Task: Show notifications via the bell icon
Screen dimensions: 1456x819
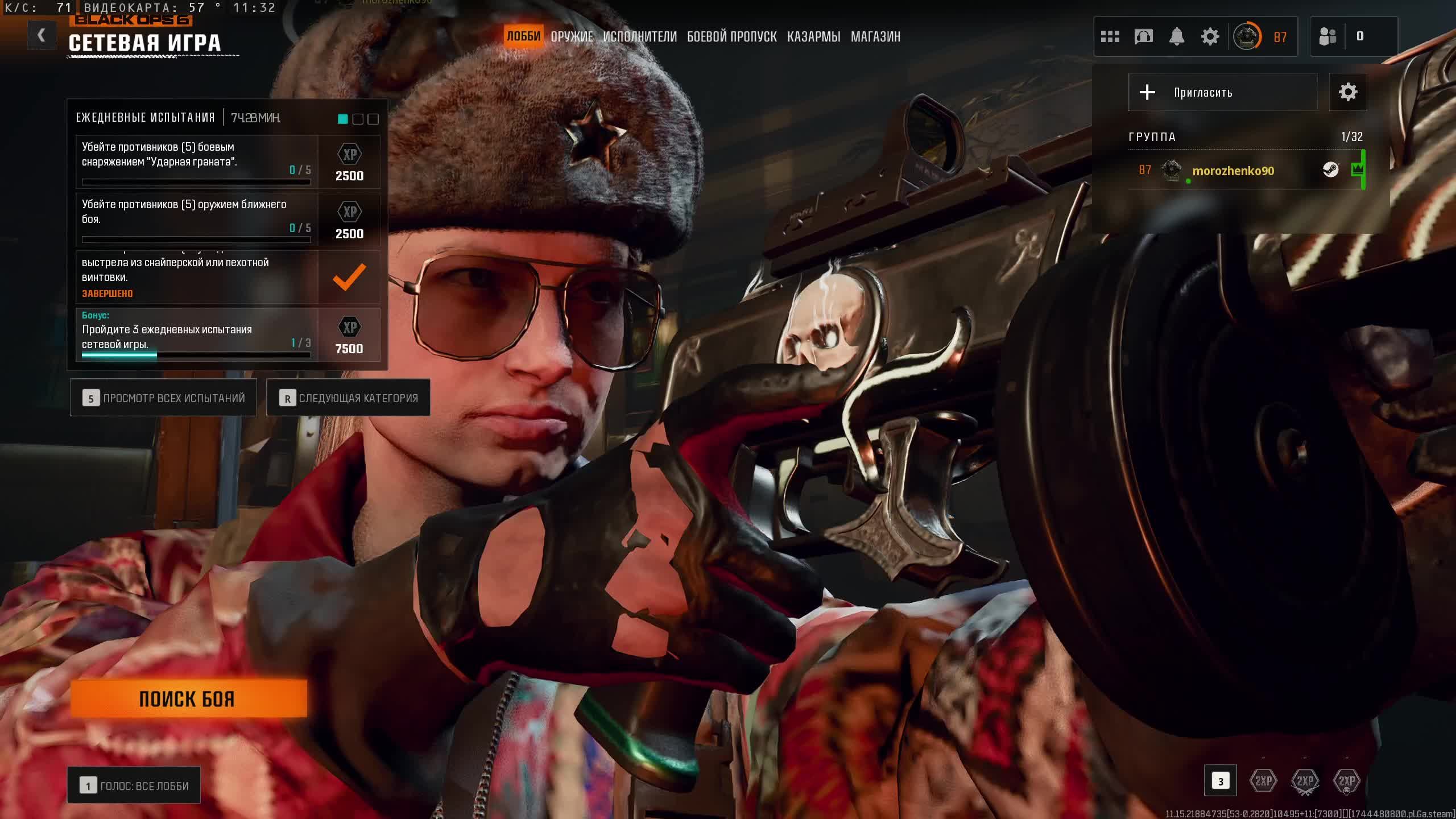Action: tap(1177, 37)
